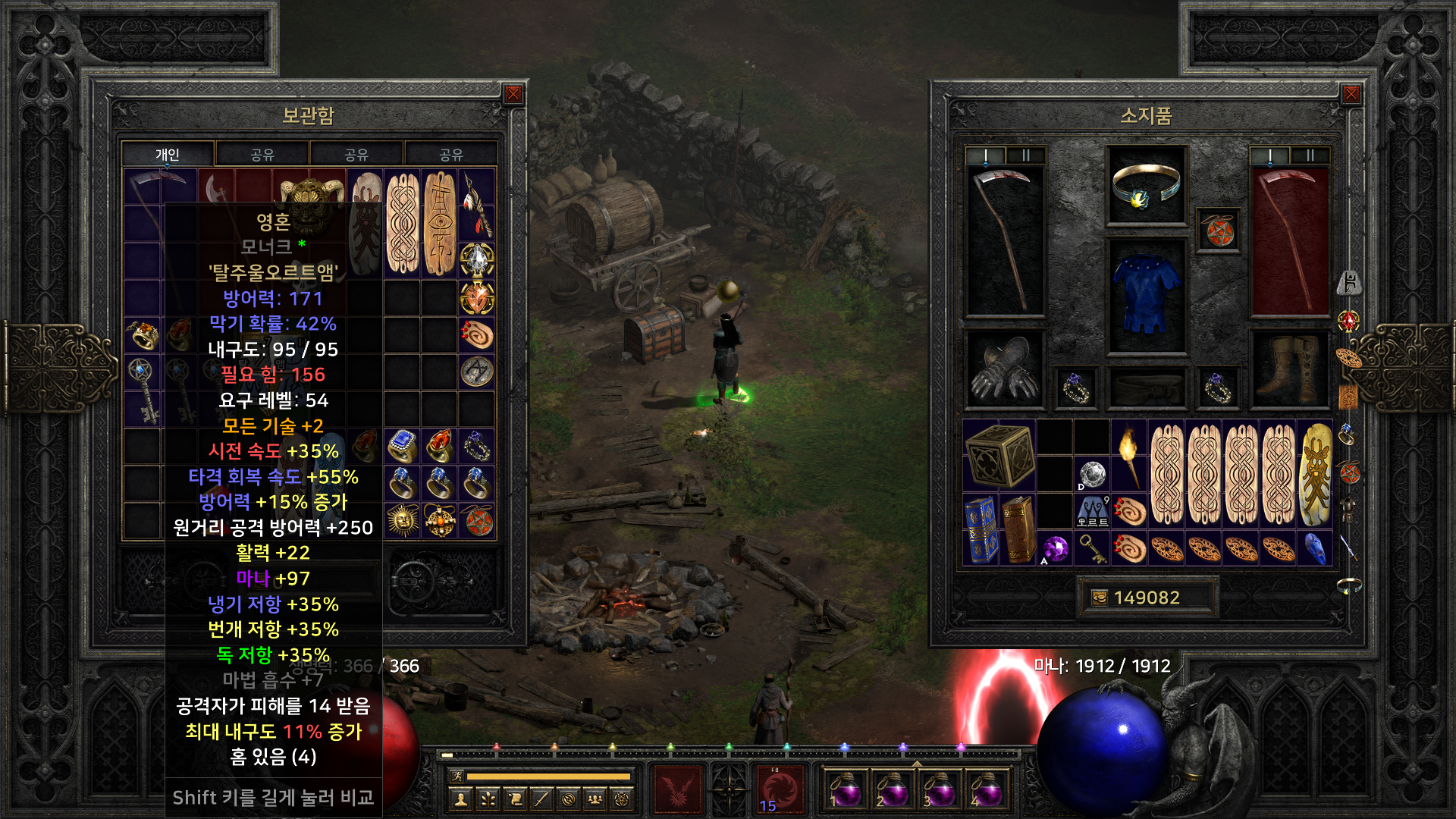The image size is (1456, 819).
Task: Pick up the Horadric Cube in inventory
Action: pyautogui.click(x=999, y=455)
